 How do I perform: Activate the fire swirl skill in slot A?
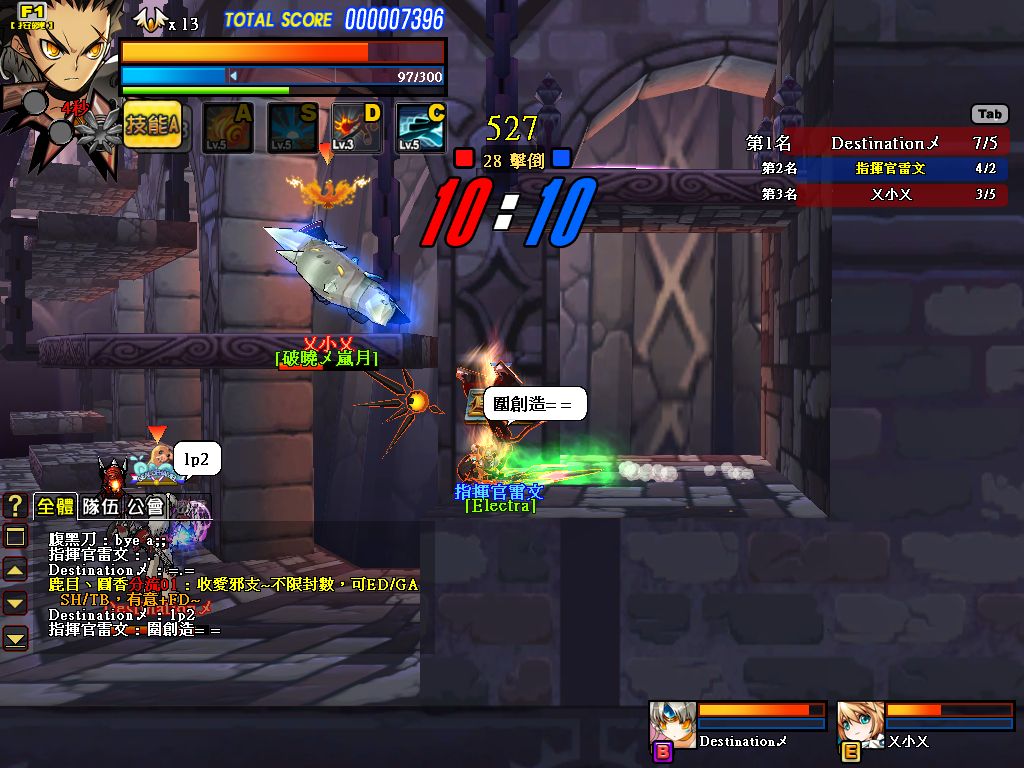tap(227, 128)
